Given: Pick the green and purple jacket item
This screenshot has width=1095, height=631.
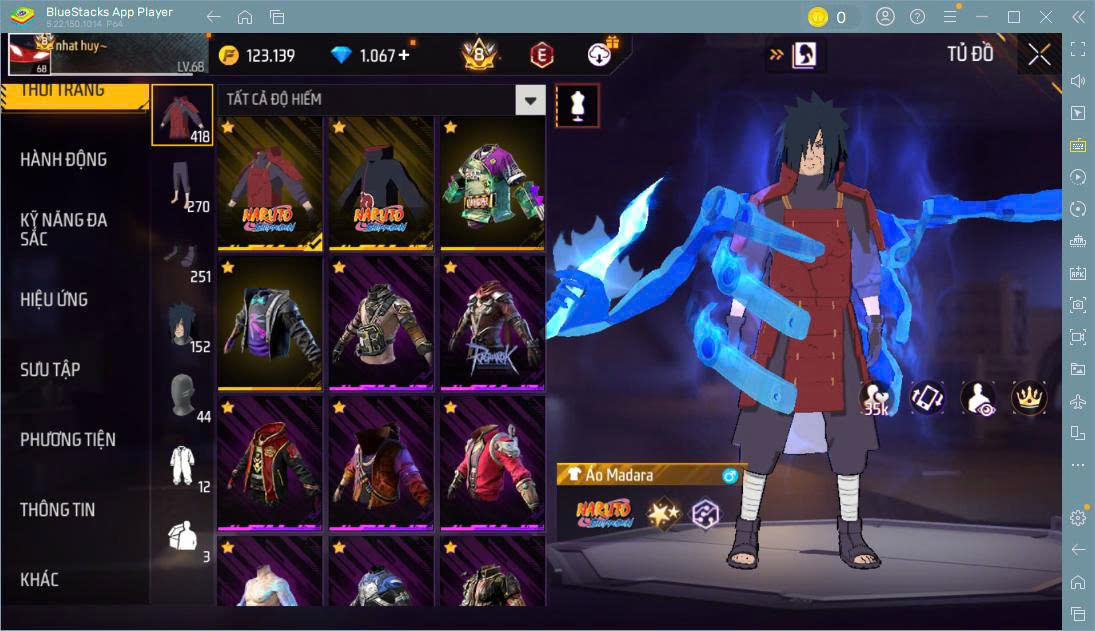Looking at the screenshot, I should pyautogui.click(x=492, y=185).
